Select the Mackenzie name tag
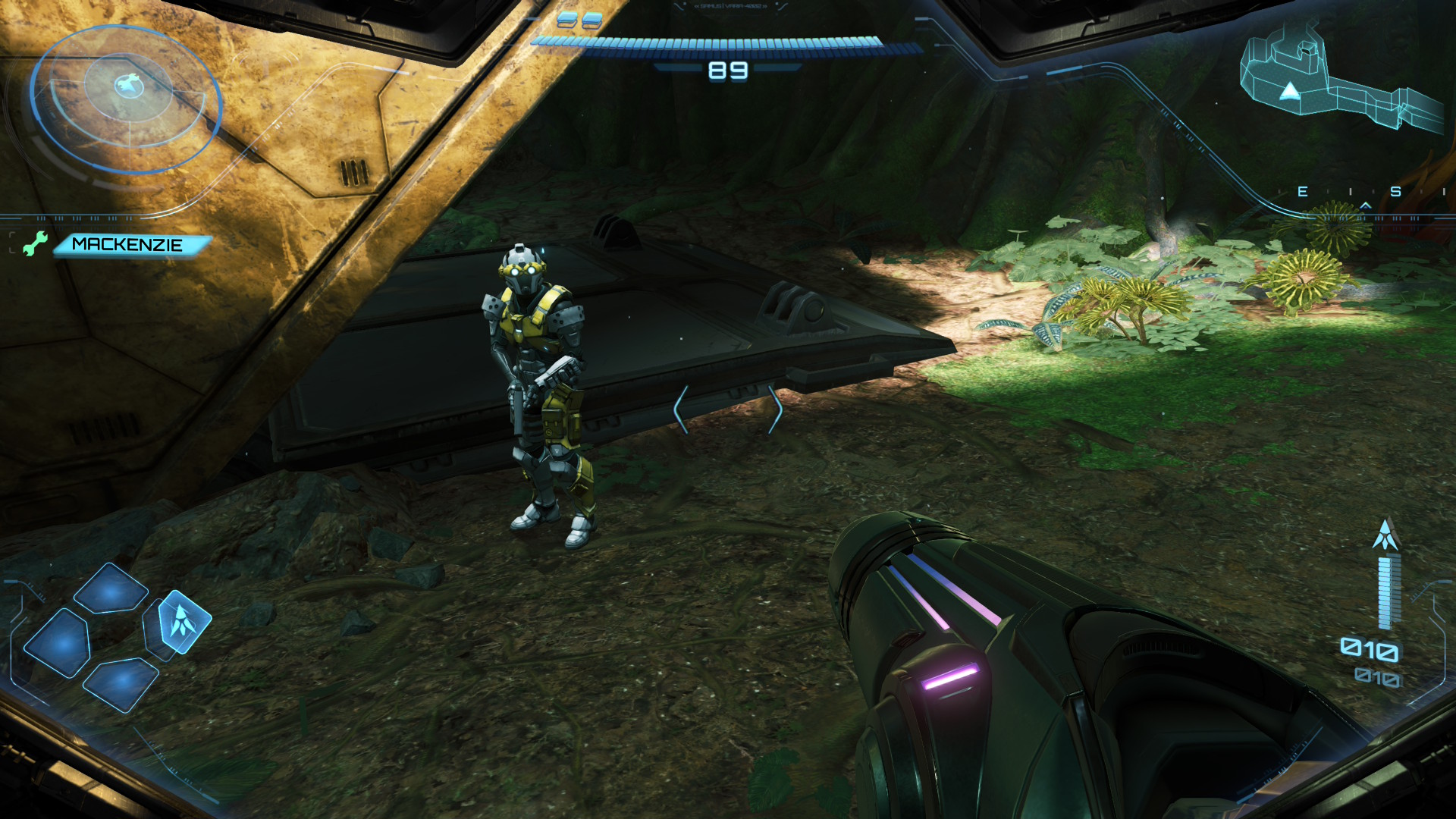 [x=129, y=245]
